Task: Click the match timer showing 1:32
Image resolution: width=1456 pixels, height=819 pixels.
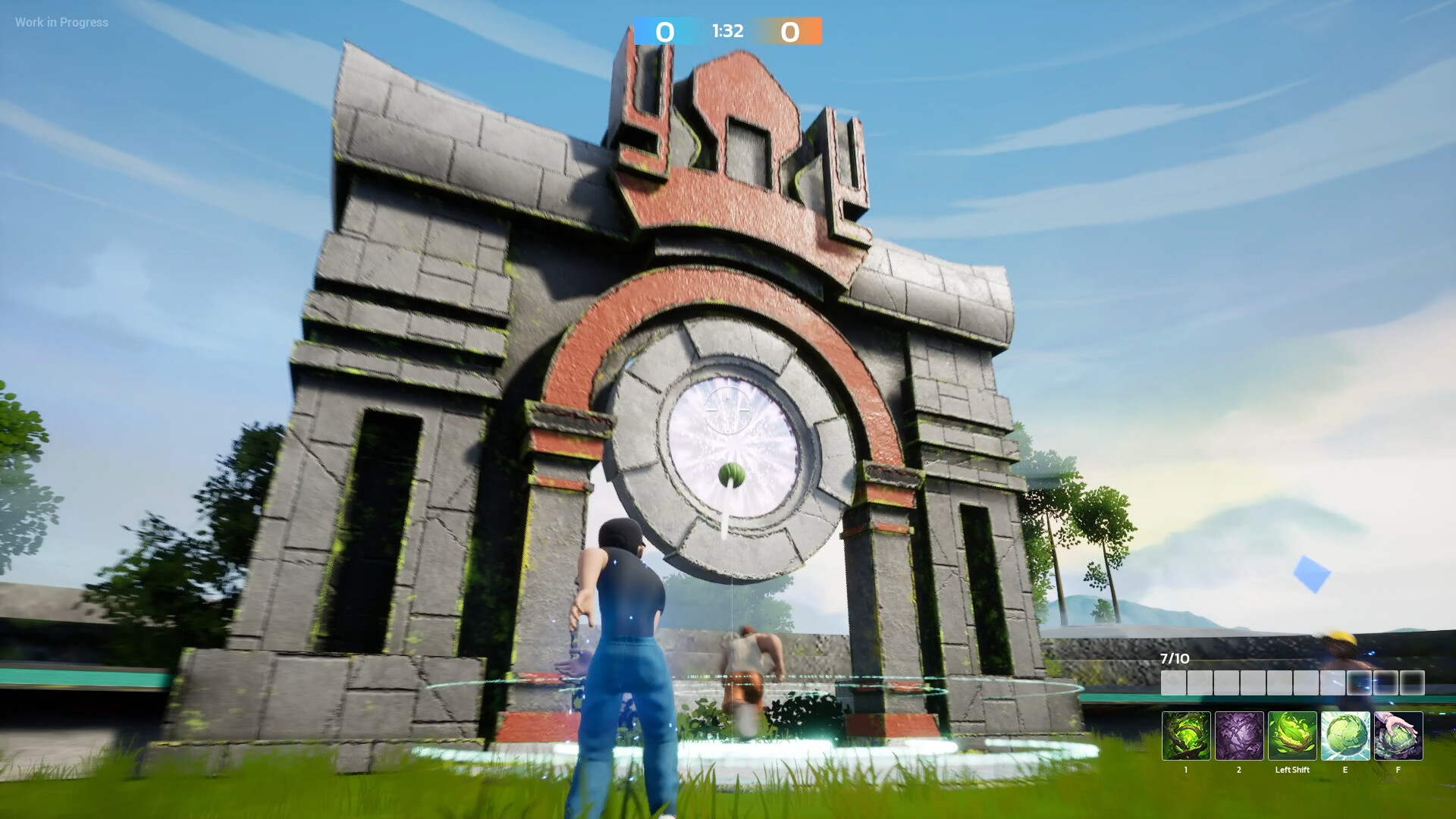Action: point(726,32)
